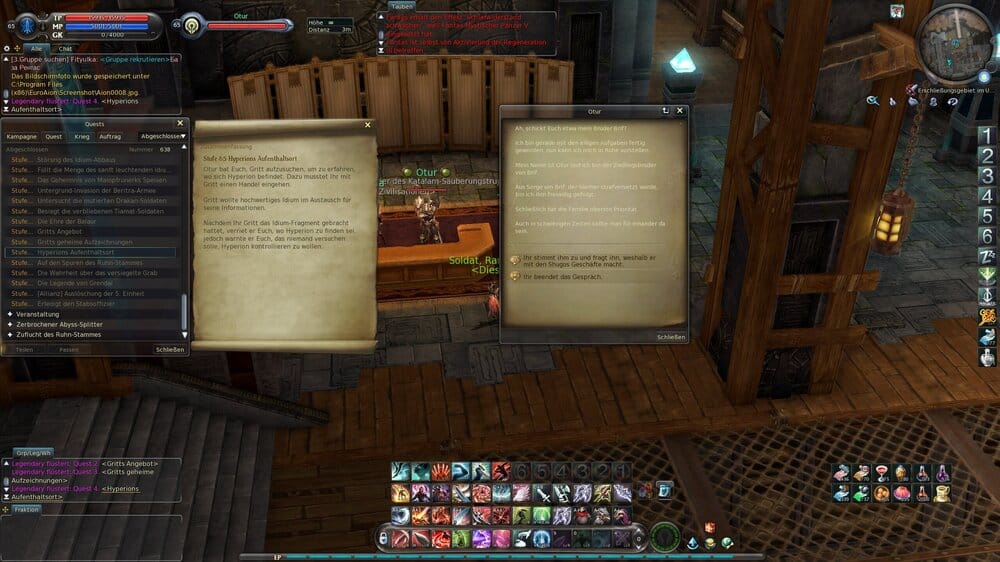Close Otur's dialogue with the X
The image size is (1000, 562).
(x=680, y=110)
